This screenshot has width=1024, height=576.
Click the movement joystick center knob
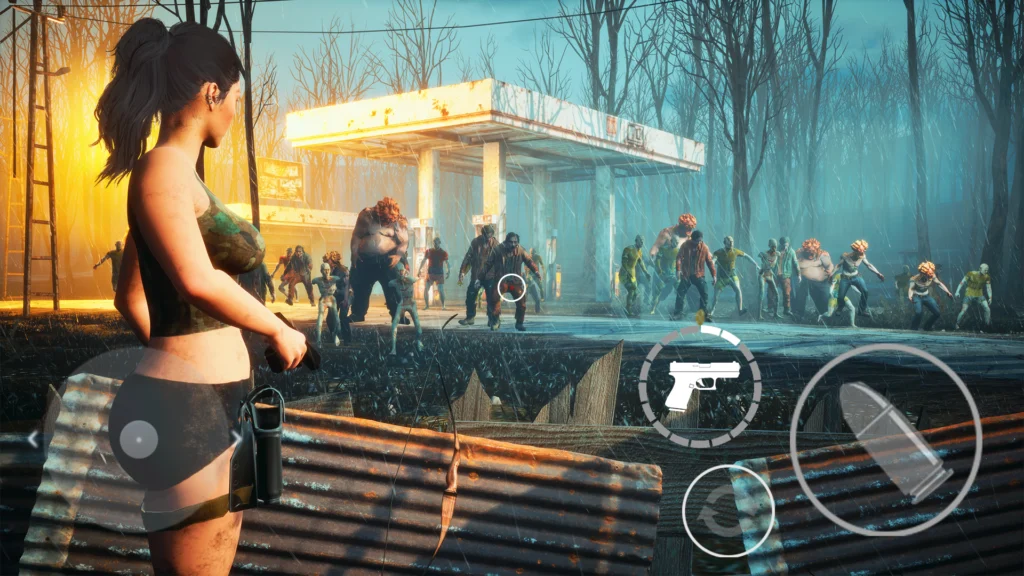click(138, 439)
